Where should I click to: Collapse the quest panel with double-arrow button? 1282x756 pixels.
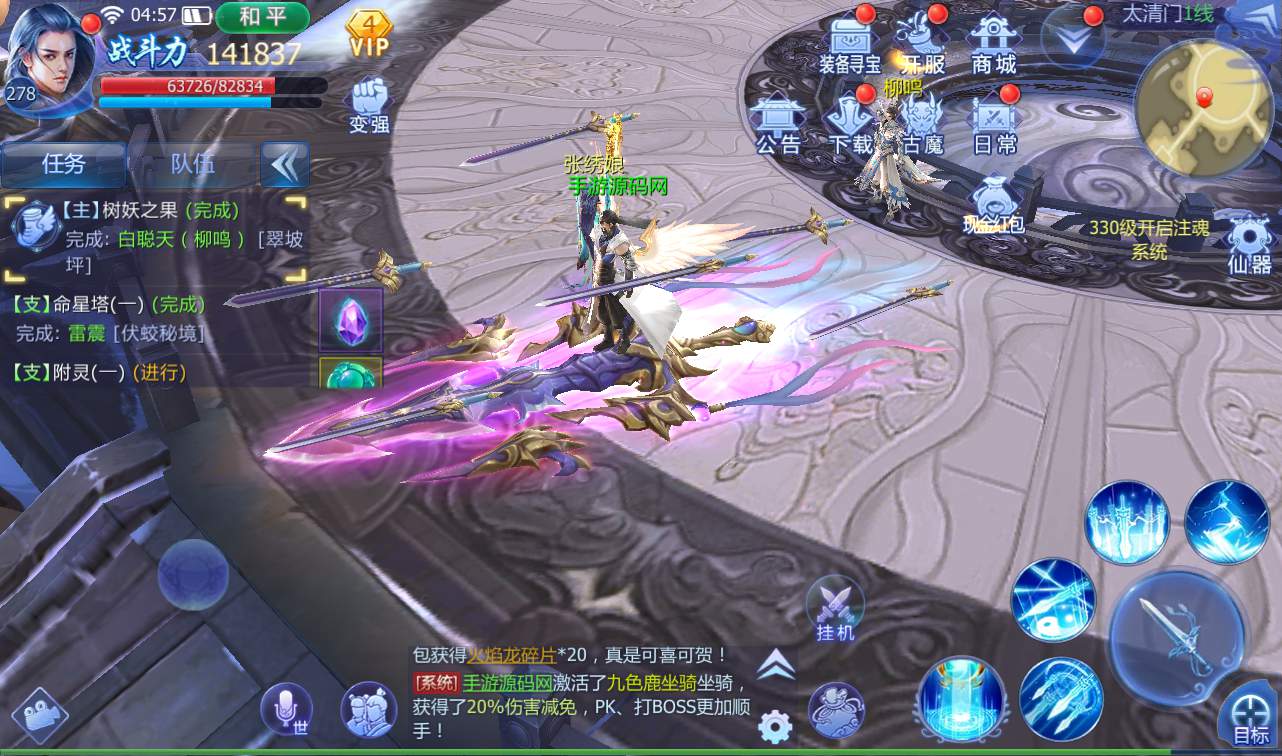[285, 164]
